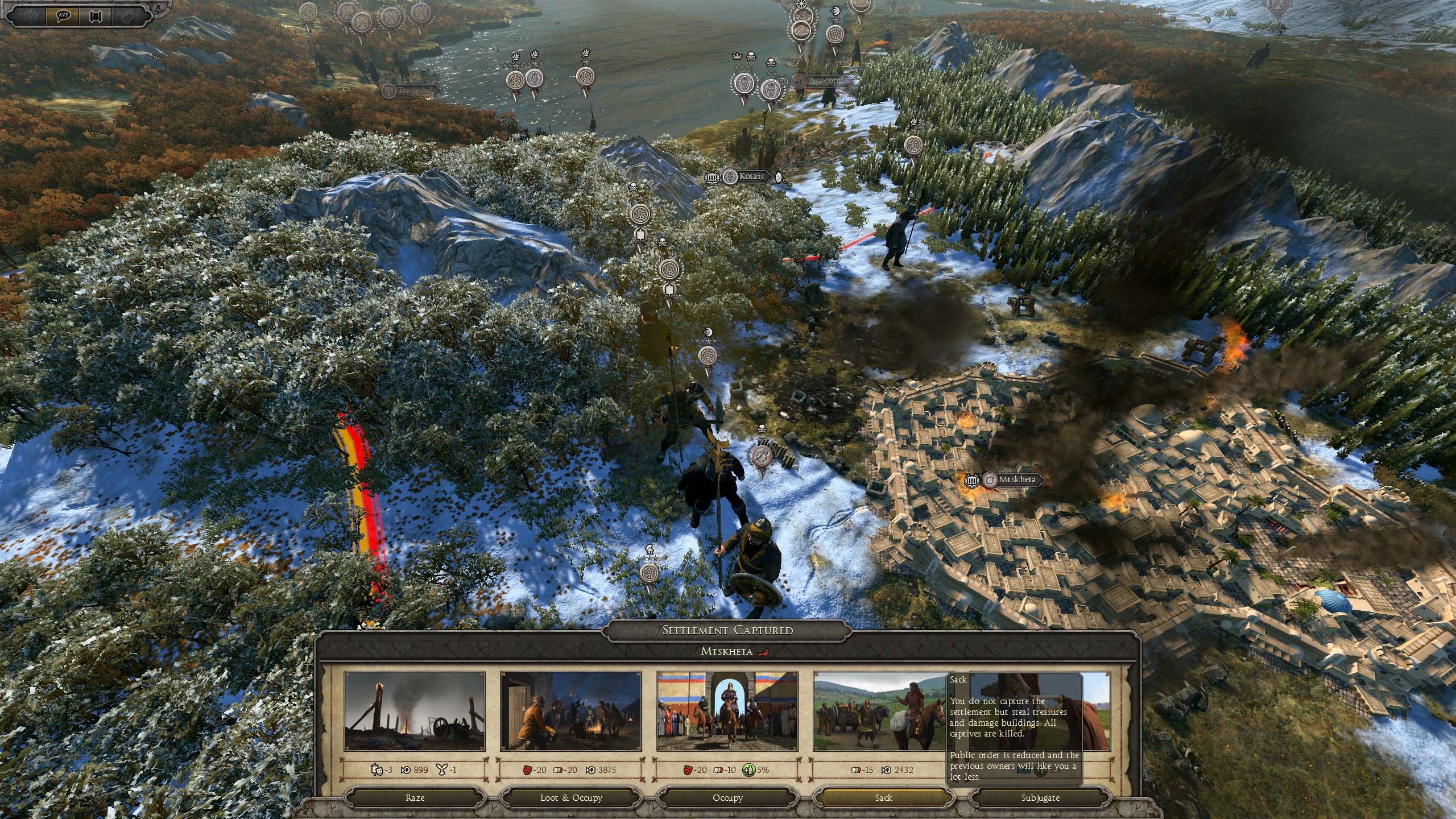Click the Occupy button
This screenshot has height=819, width=1456.
point(727,797)
